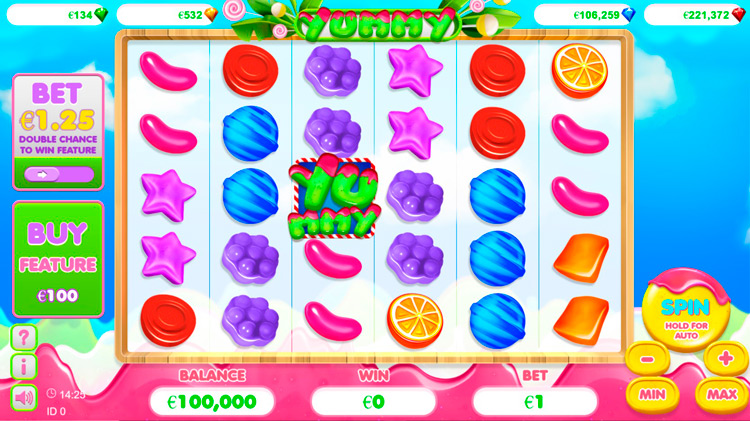Open the question mark help button
Image resolution: width=750 pixels, height=421 pixels.
(23, 337)
